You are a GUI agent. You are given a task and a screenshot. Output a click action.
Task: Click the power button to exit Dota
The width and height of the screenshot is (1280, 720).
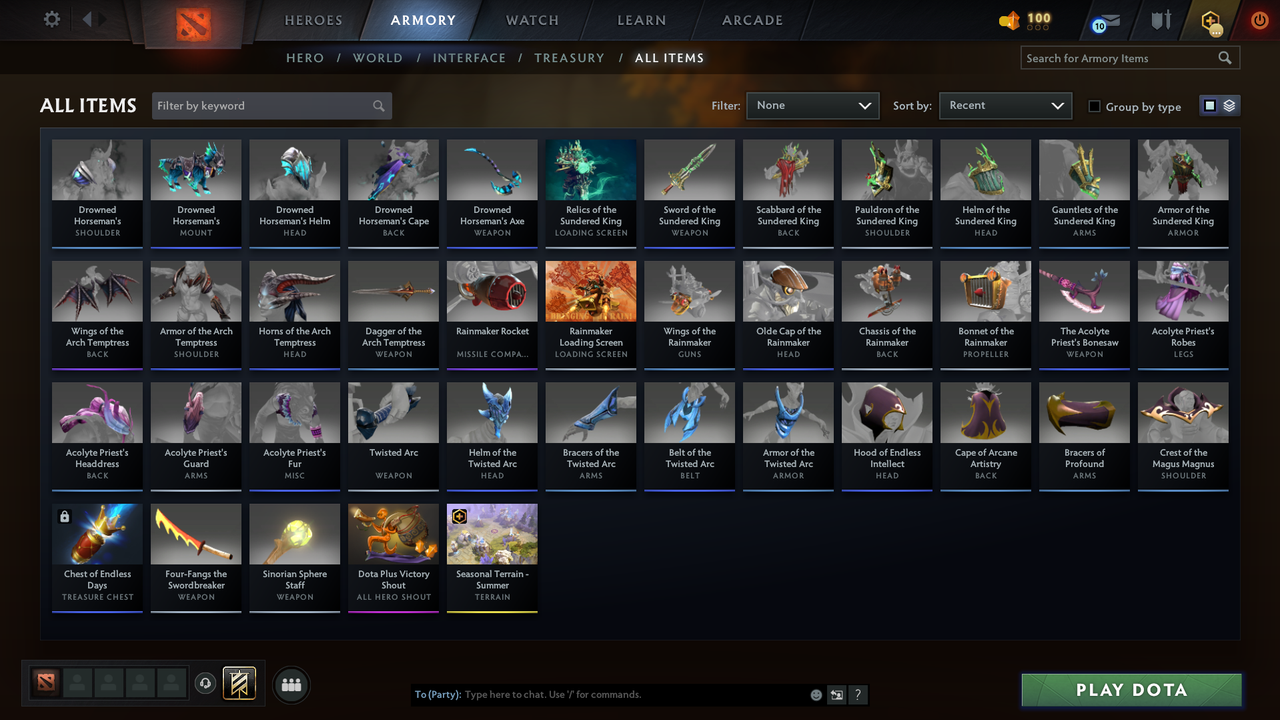[x=1259, y=19]
